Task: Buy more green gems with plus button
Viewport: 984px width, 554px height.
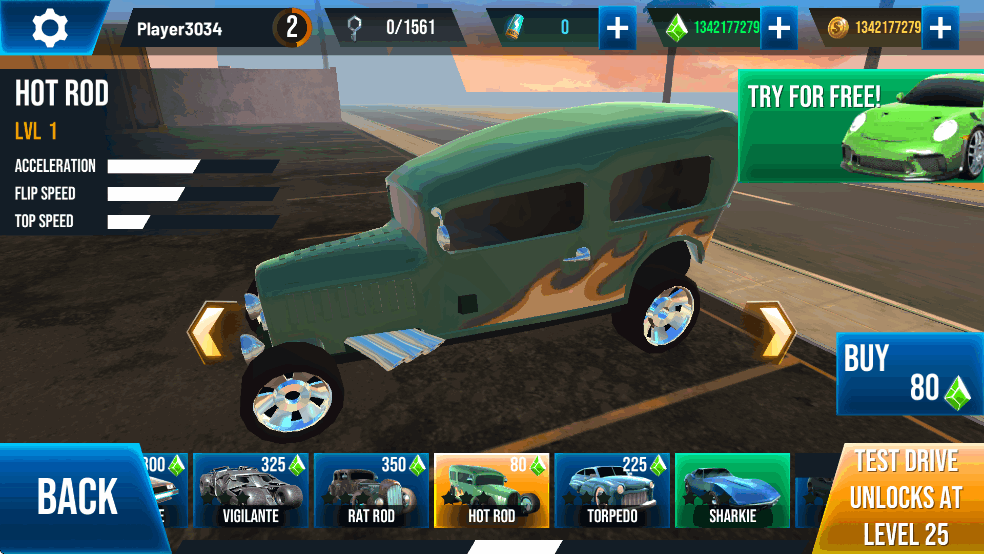Action: [778, 28]
